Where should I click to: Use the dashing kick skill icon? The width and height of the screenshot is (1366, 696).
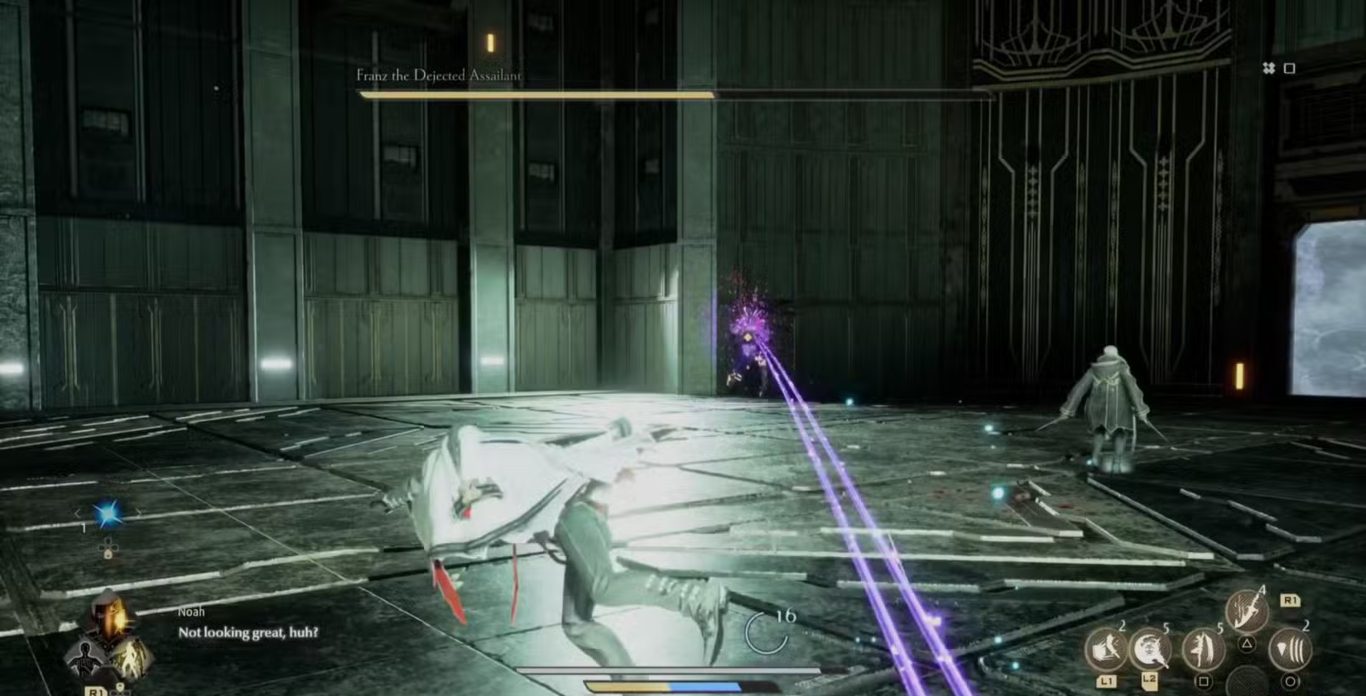point(1106,650)
